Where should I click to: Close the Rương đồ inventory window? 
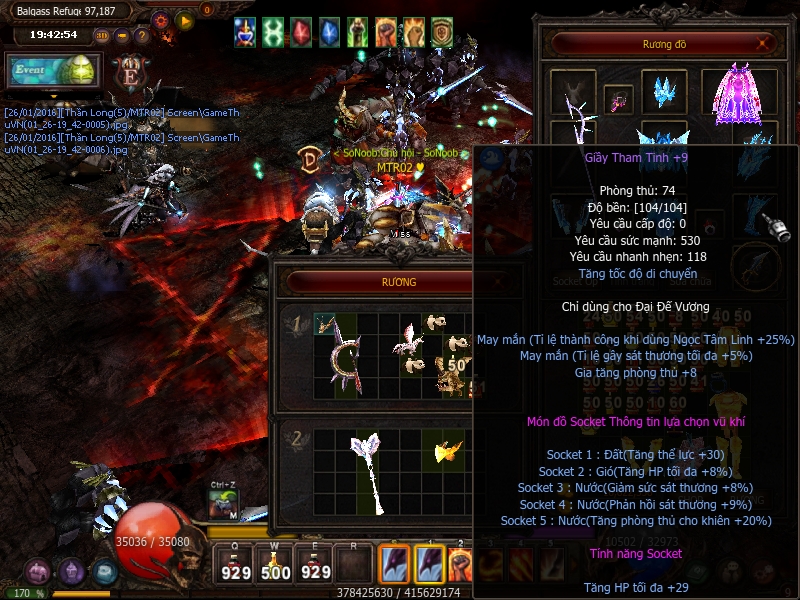click(764, 44)
